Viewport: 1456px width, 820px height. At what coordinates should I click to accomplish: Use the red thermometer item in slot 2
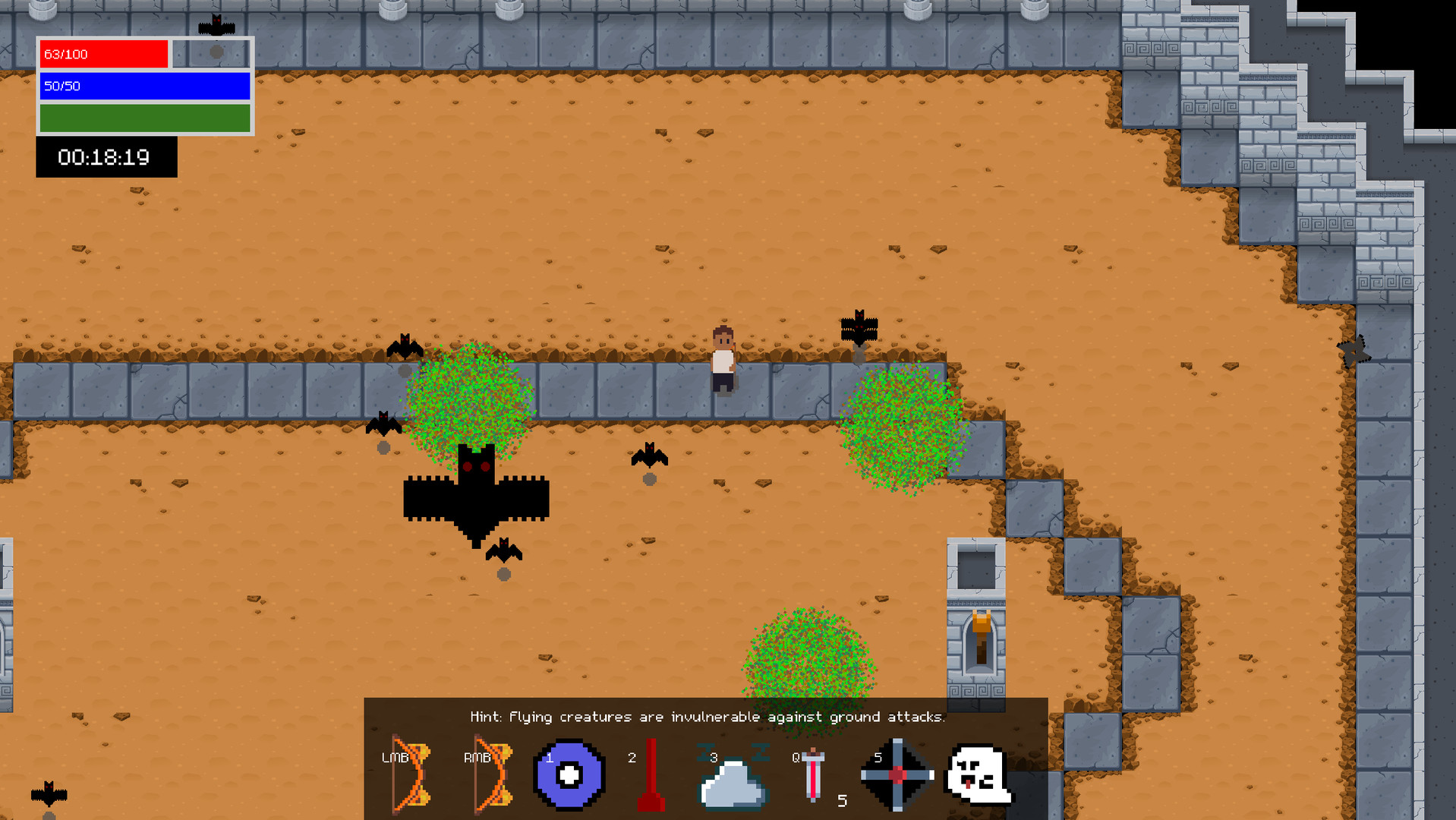pyautogui.click(x=651, y=774)
